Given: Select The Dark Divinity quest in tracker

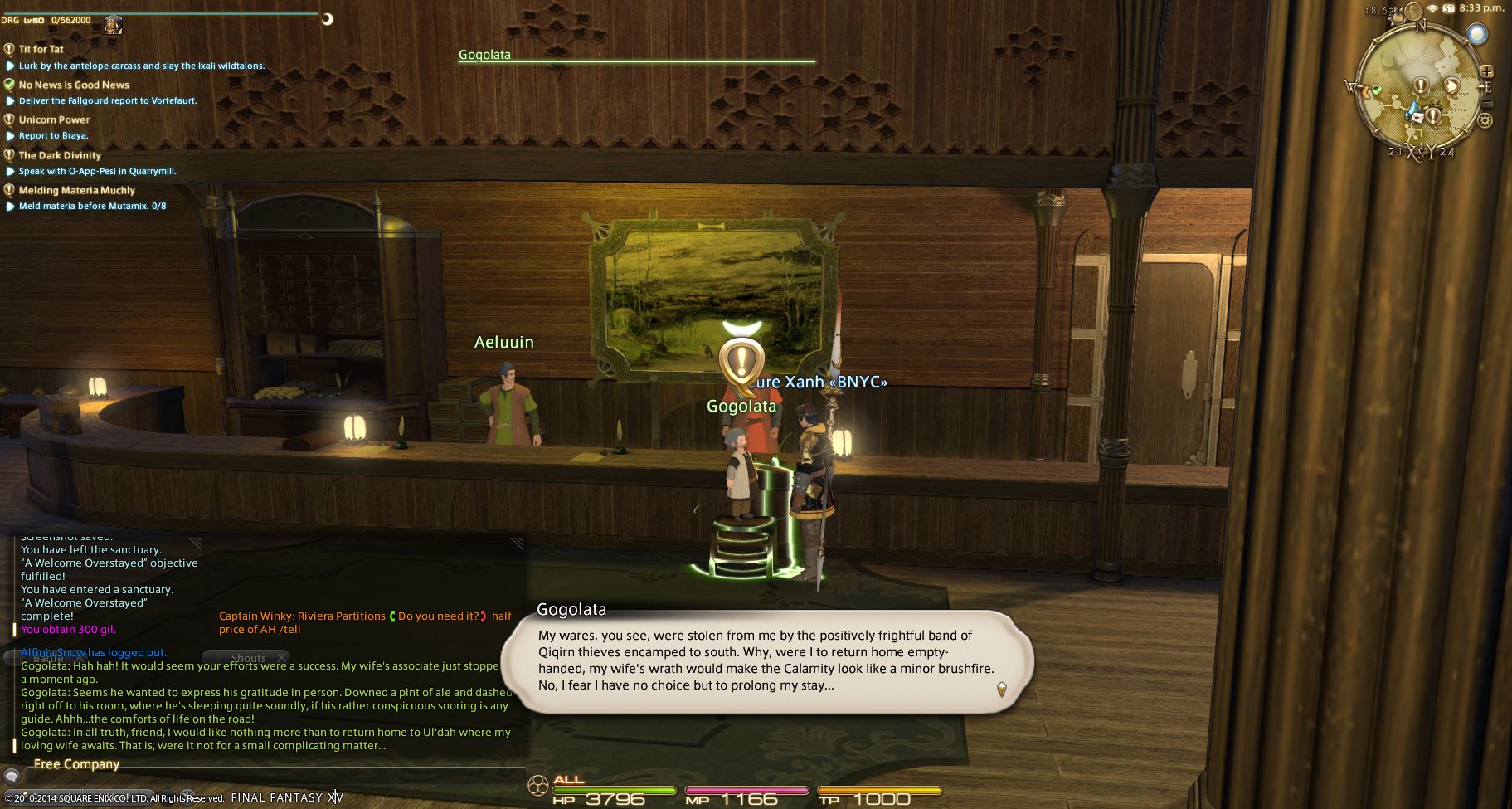Looking at the screenshot, I should [x=60, y=155].
